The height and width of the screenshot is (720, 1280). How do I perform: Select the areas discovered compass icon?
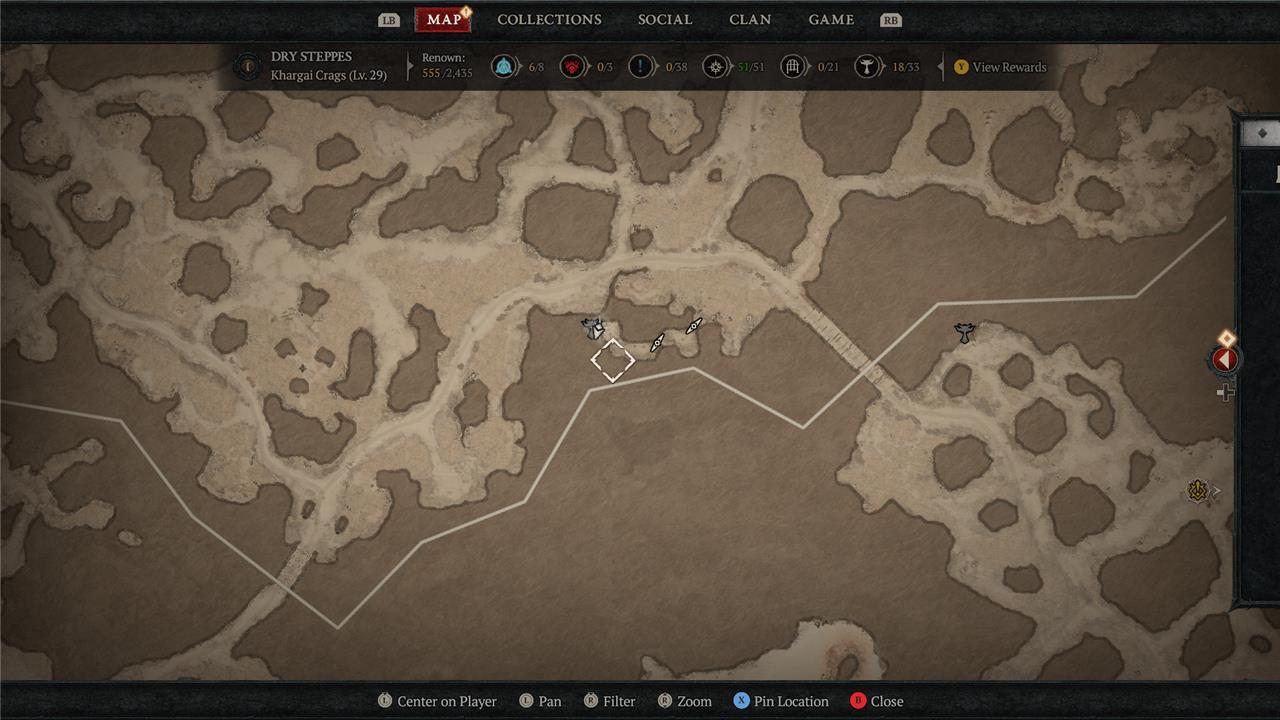pos(714,67)
